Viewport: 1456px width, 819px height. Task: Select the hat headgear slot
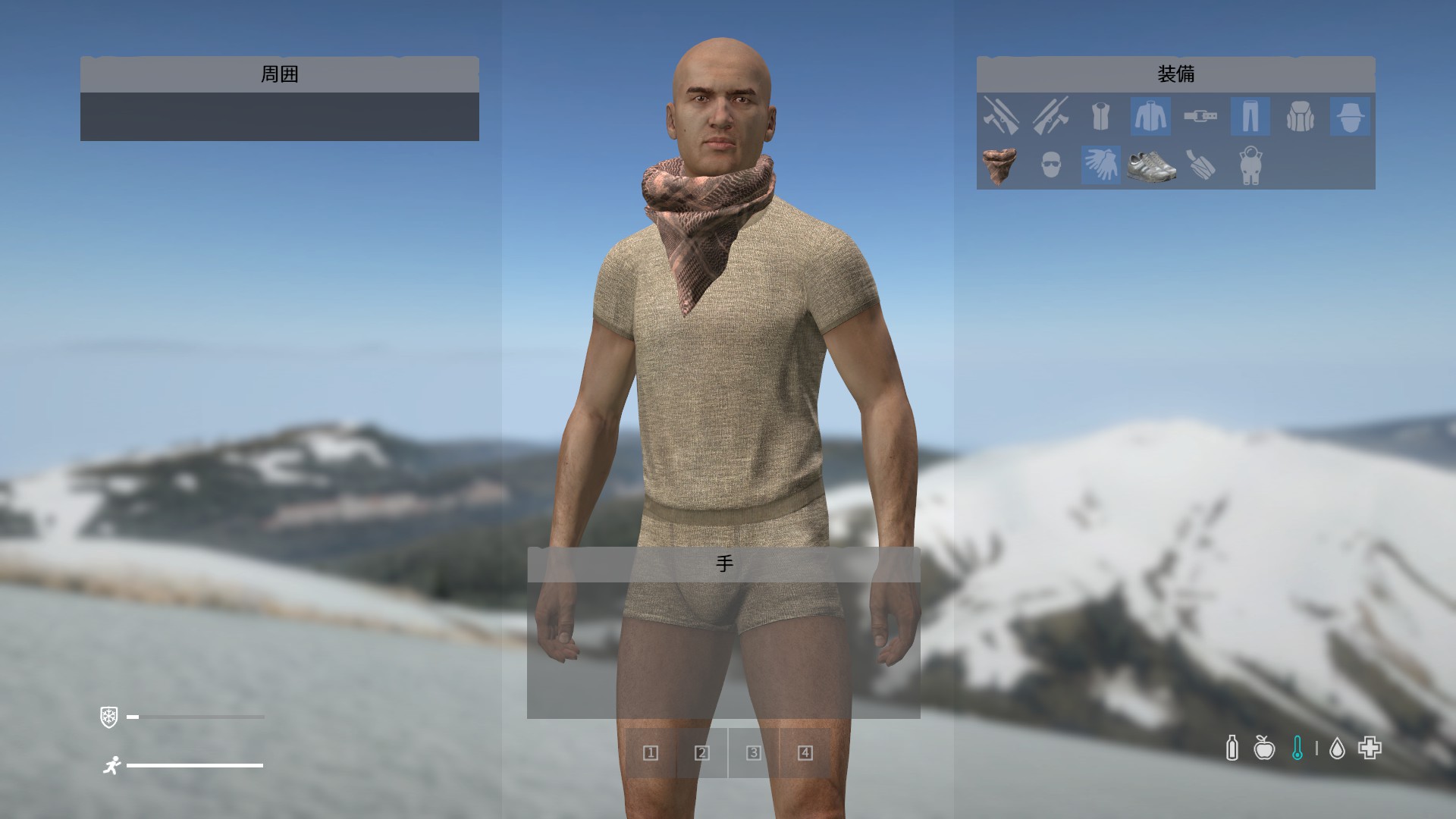click(1350, 117)
